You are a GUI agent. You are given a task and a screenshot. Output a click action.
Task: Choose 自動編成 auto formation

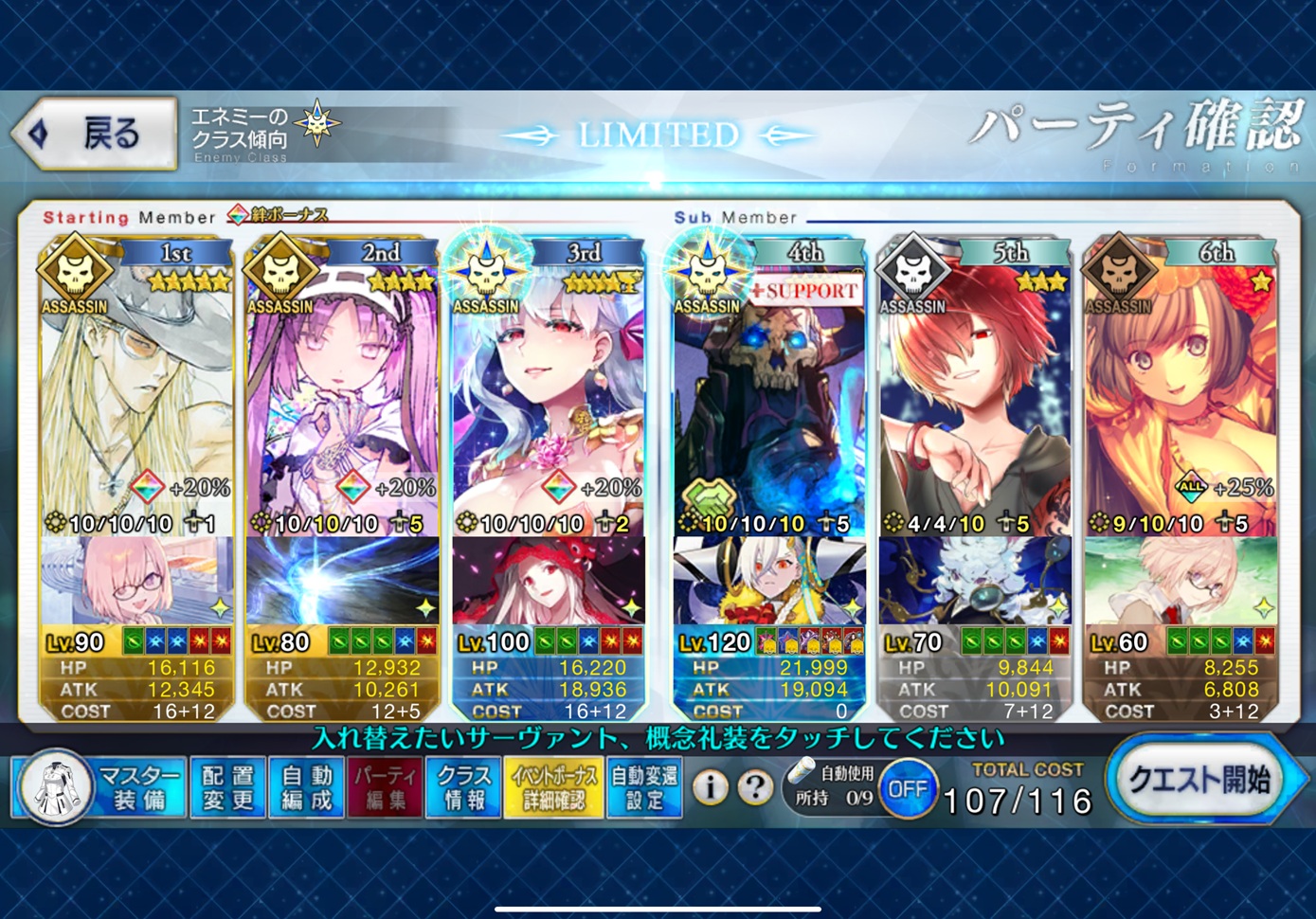click(x=306, y=787)
